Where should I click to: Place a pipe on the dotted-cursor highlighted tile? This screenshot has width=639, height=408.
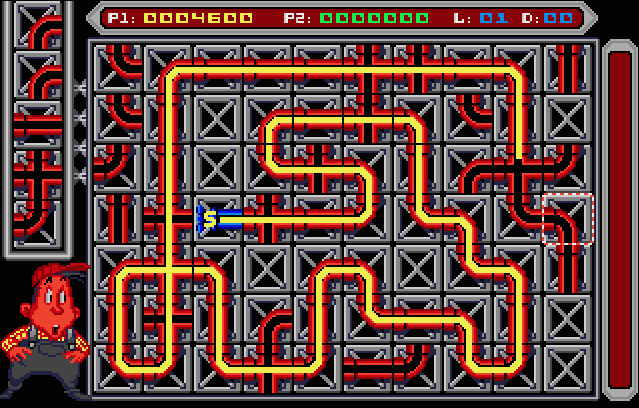coord(568,219)
